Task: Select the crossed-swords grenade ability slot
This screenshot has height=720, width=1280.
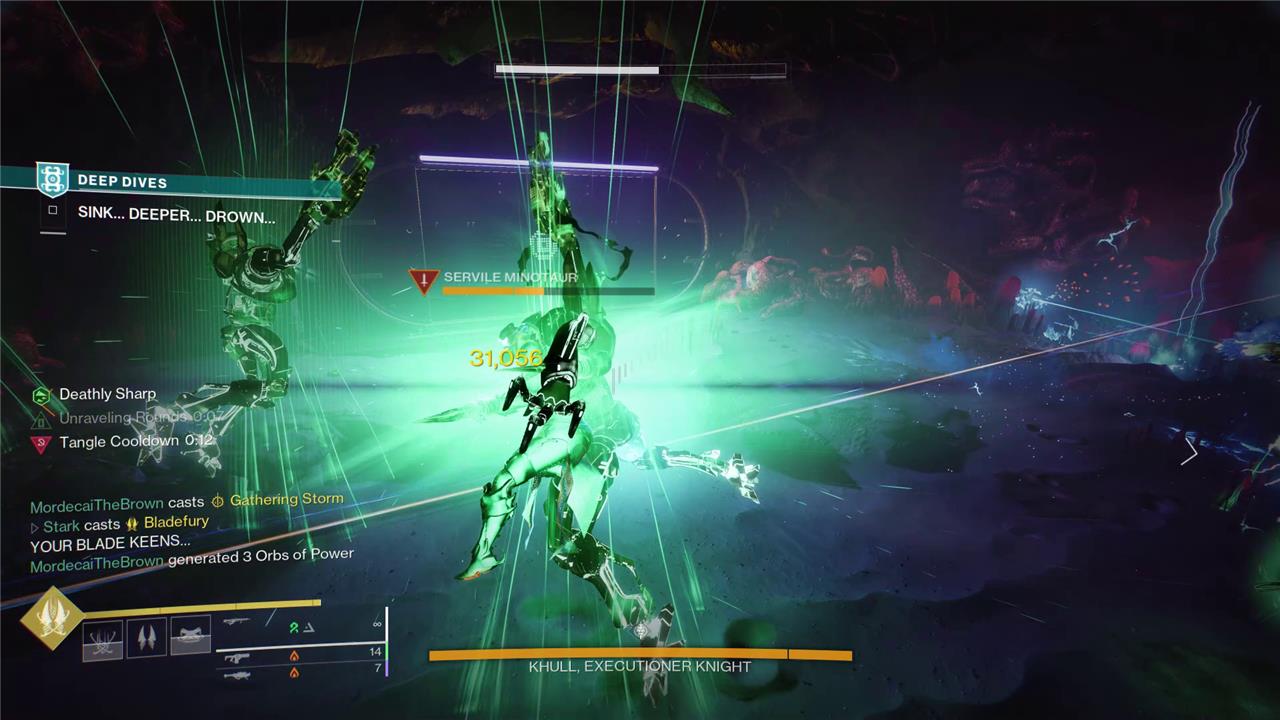Action: [103, 639]
